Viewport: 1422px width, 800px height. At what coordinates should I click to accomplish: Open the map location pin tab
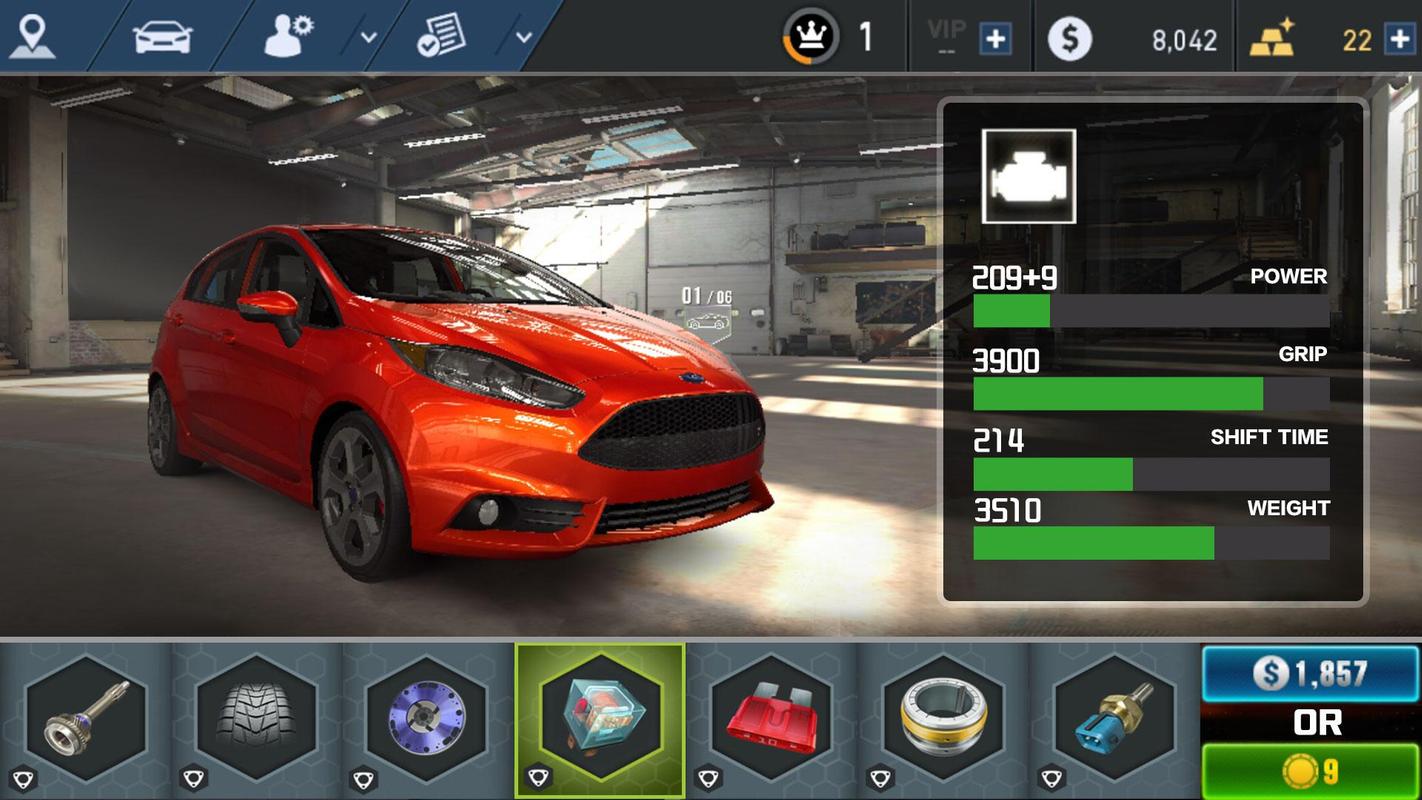pyautogui.click(x=33, y=36)
